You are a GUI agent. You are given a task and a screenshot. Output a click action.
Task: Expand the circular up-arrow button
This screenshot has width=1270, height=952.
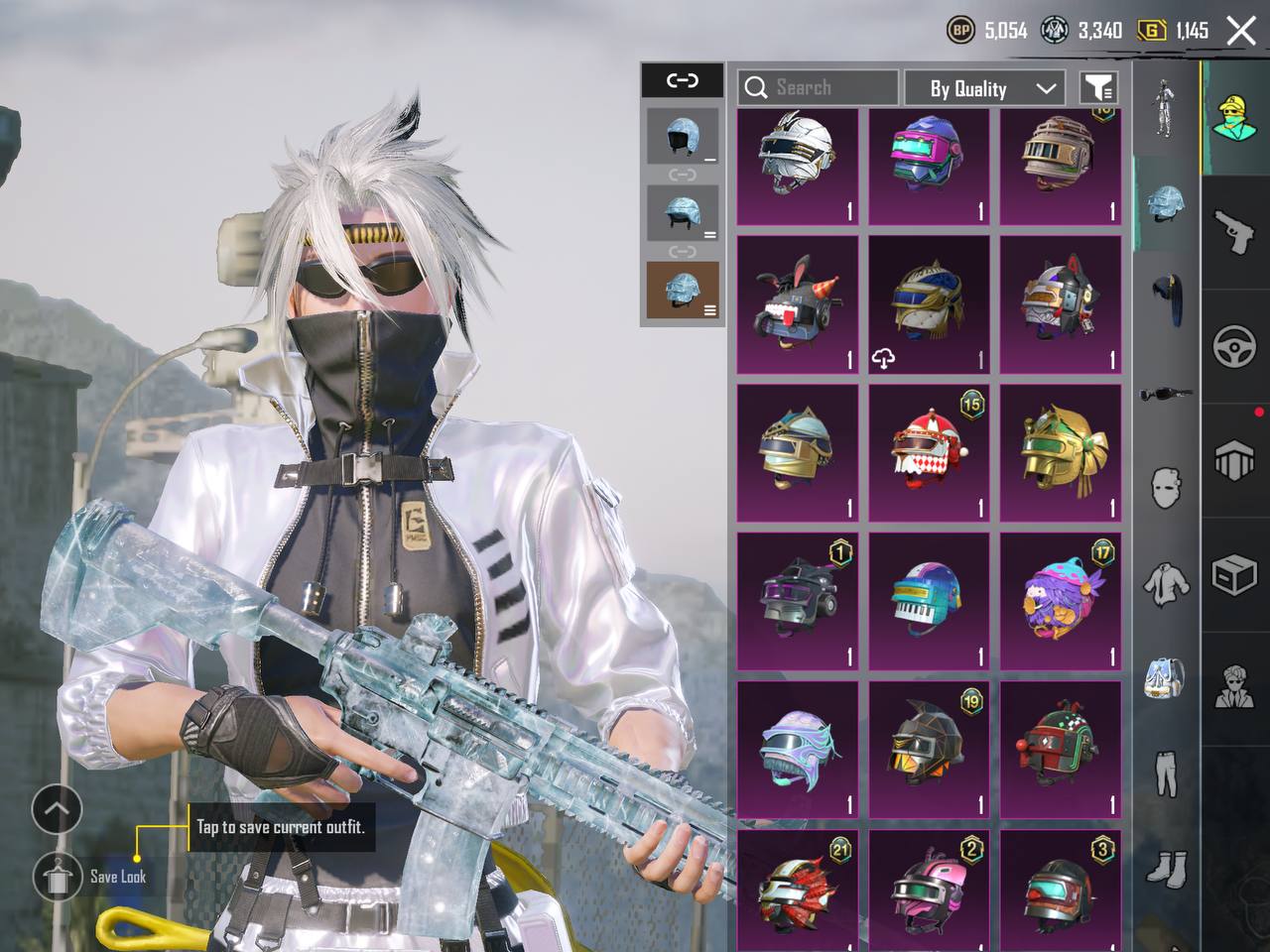(57, 809)
